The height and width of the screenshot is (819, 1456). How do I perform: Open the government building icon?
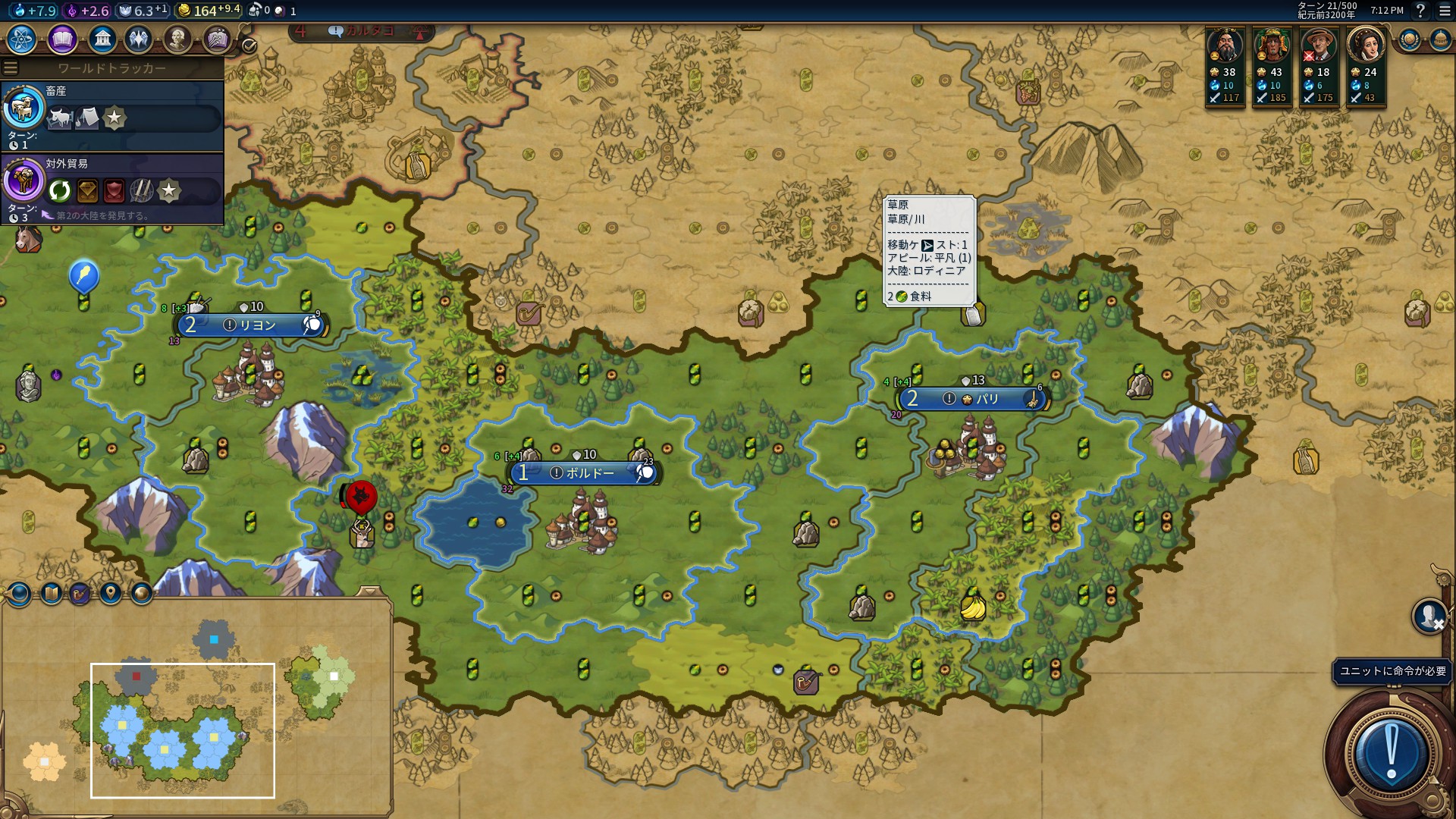tap(102, 39)
